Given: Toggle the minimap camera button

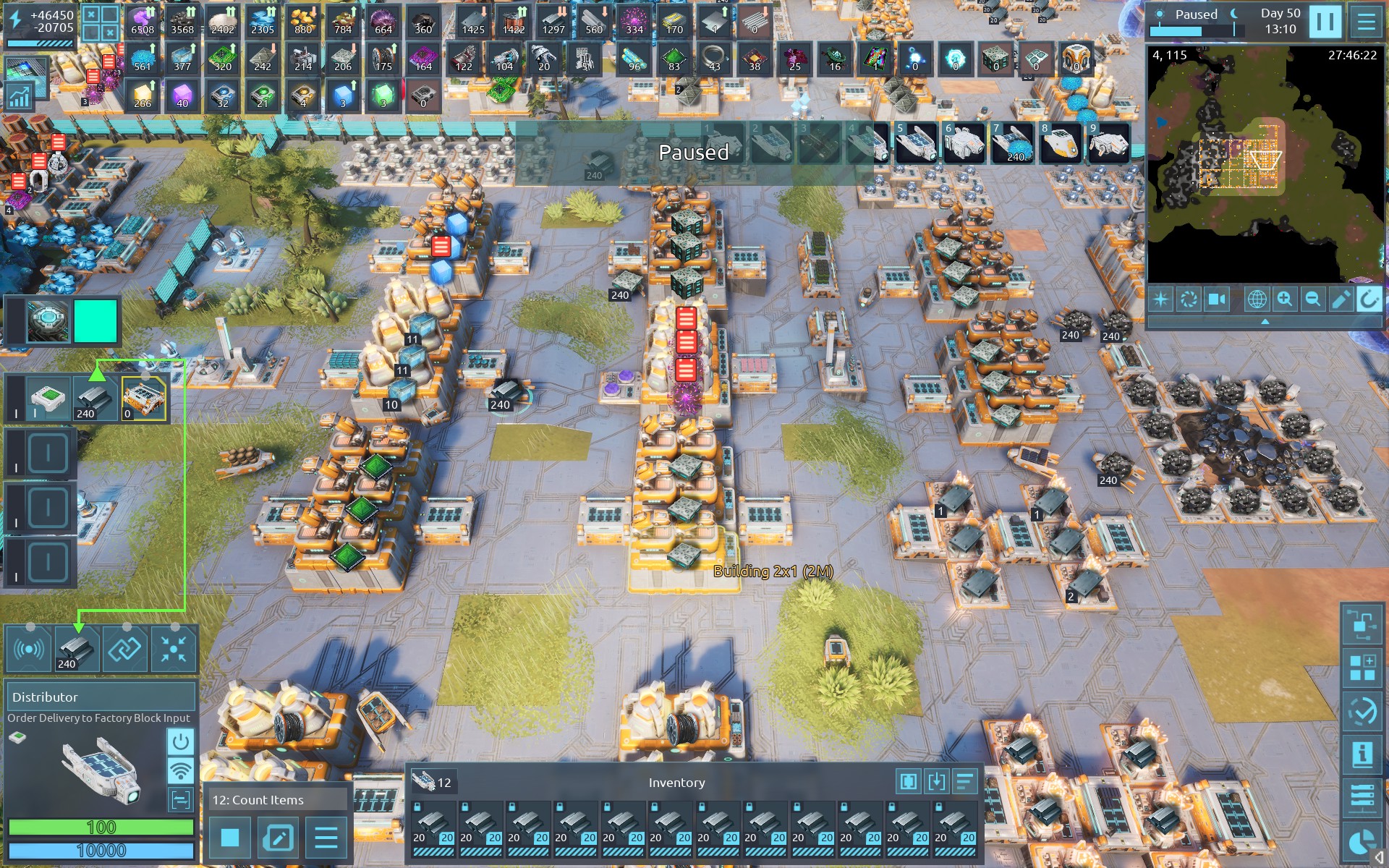Looking at the screenshot, I should 1217,299.
